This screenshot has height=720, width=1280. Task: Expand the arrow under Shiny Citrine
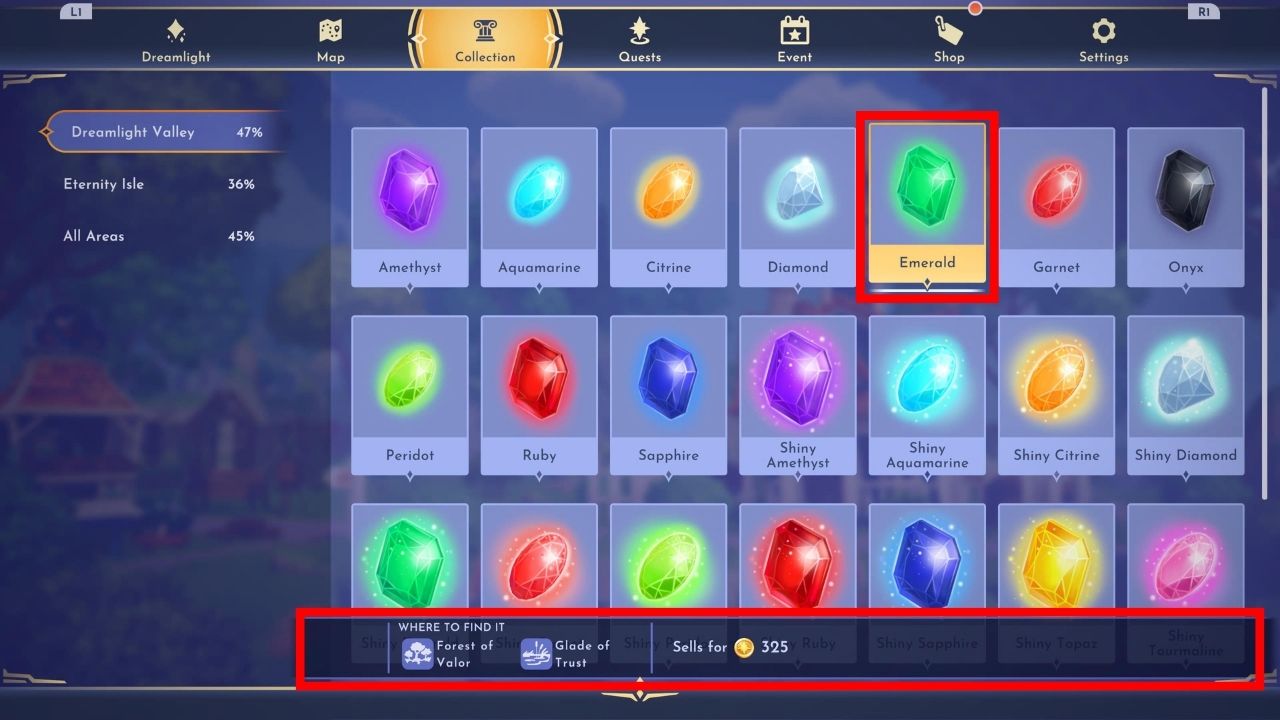[x=1056, y=477]
